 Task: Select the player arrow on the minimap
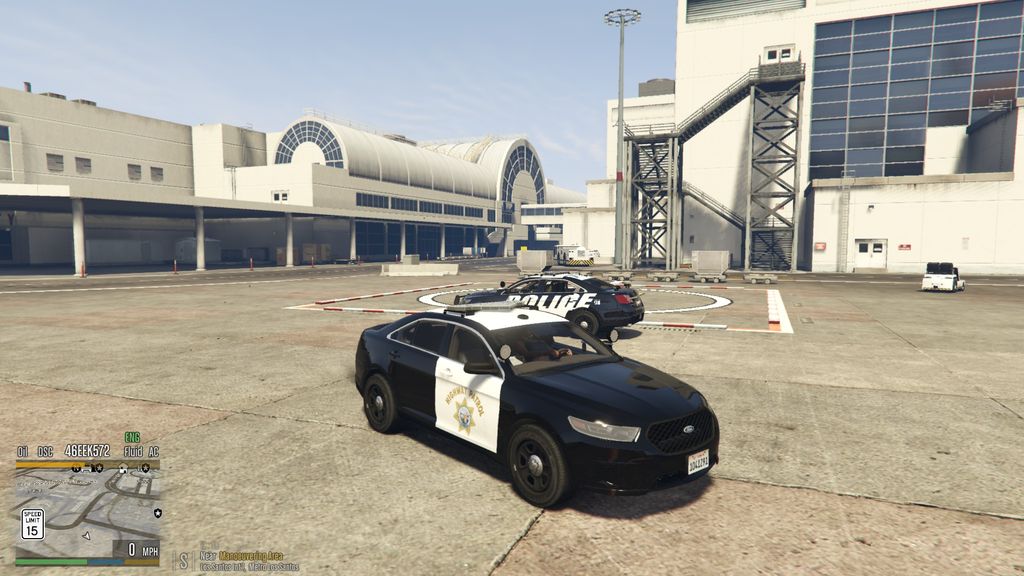click(x=85, y=534)
